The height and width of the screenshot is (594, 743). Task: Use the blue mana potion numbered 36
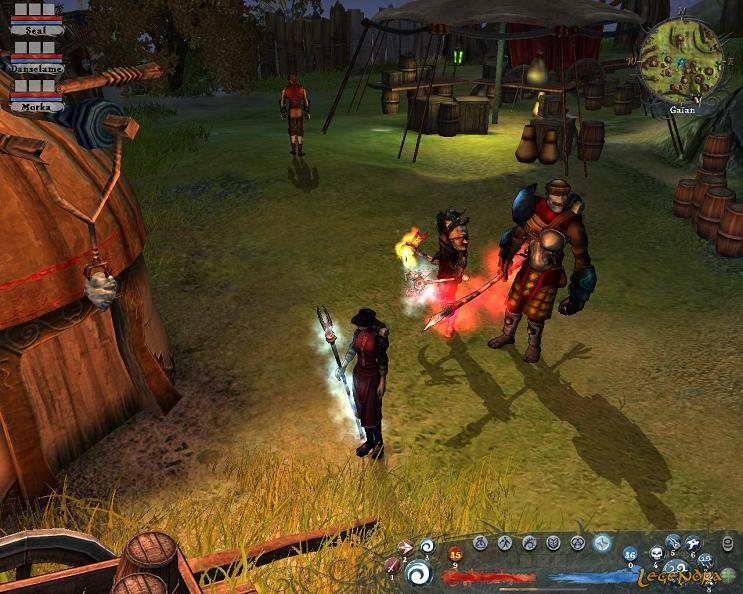click(x=630, y=555)
